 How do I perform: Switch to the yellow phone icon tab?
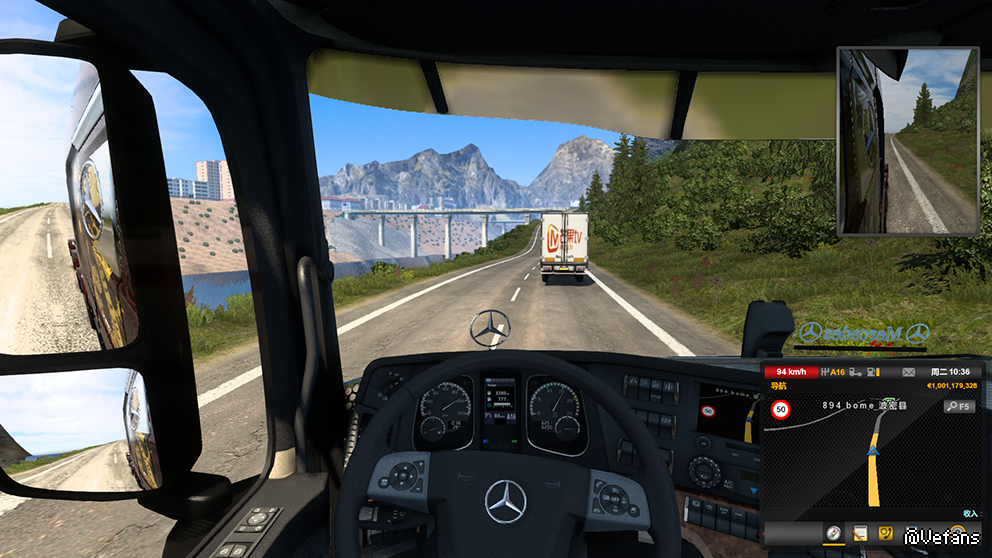click(x=885, y=534)
